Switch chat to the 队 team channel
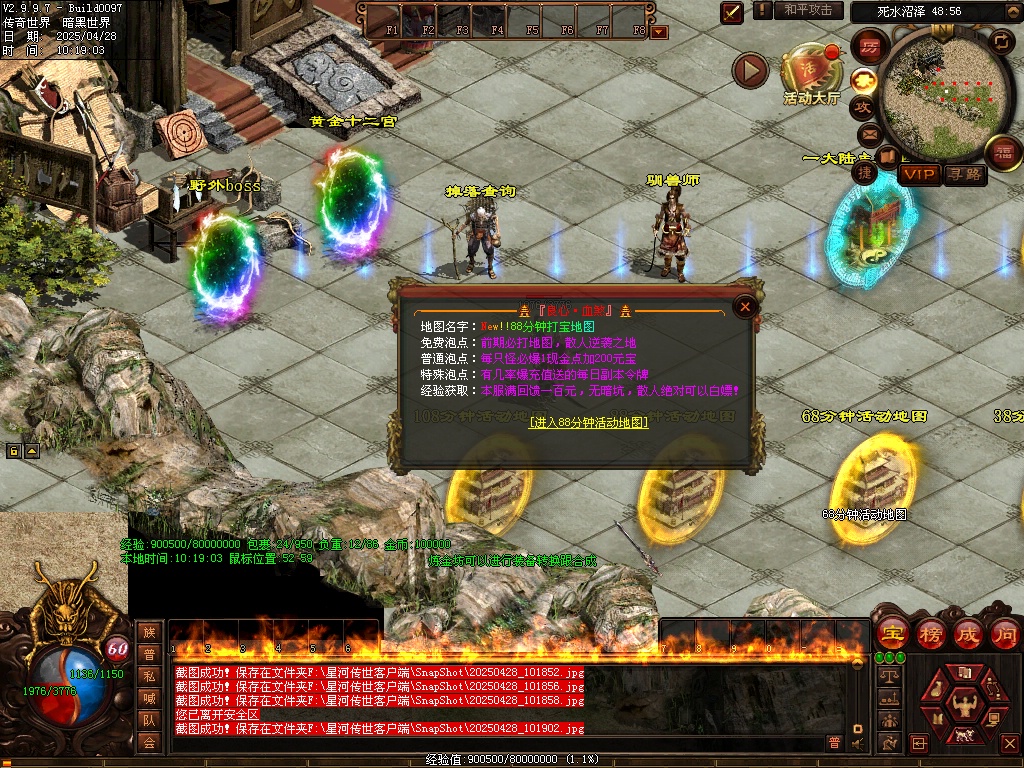 point(149,720)
